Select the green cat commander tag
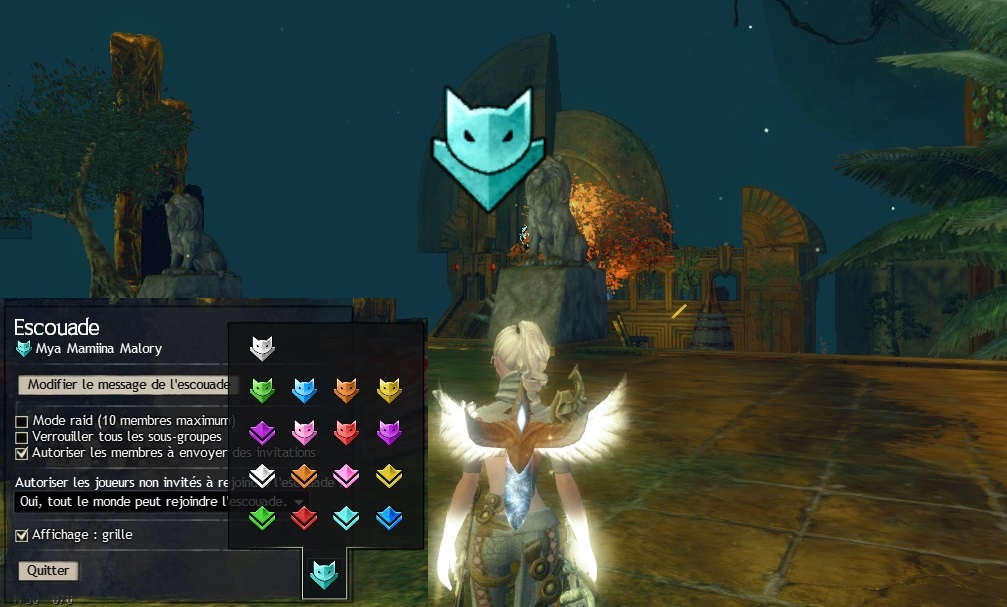1007x607 pixels. click(262, 390)
